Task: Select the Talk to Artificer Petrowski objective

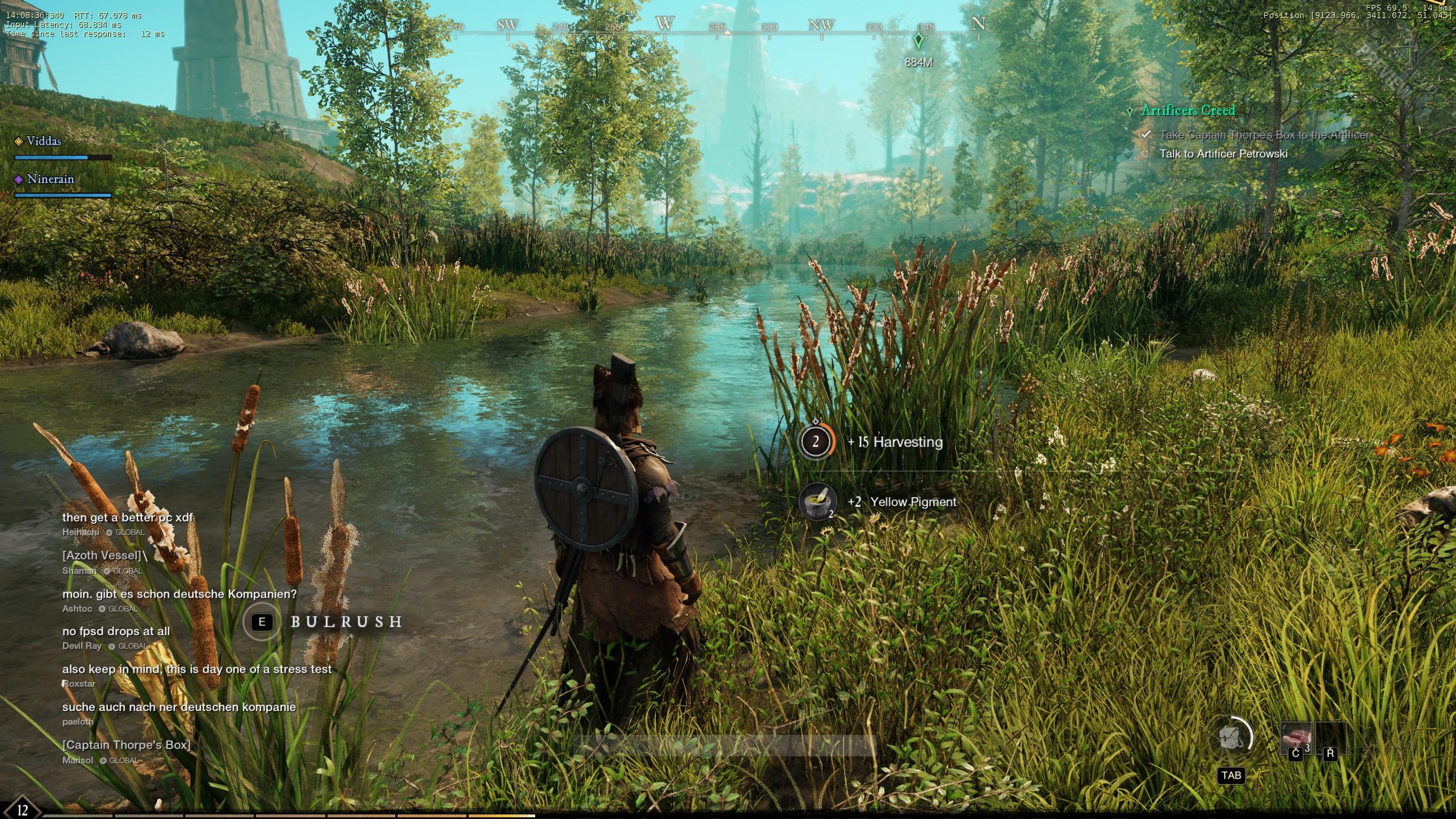Action: 1223,154
